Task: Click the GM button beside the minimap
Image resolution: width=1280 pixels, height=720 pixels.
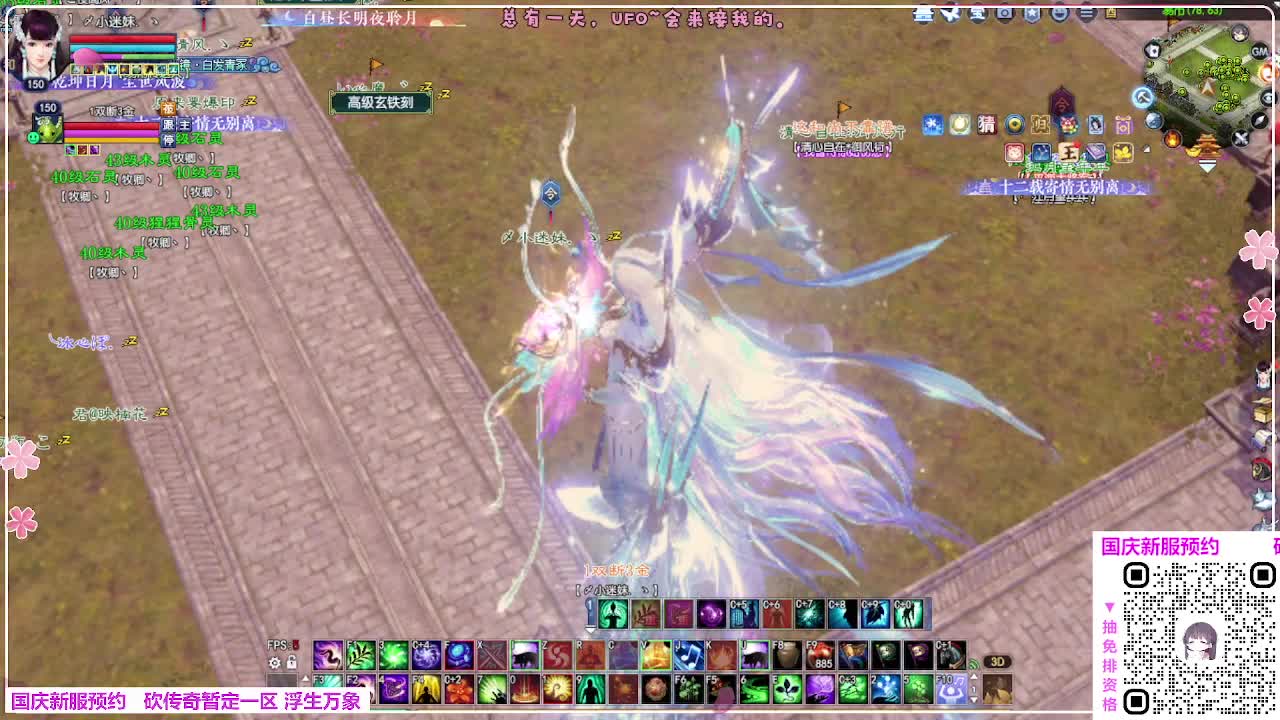Action: click(x=1259, y=50)
